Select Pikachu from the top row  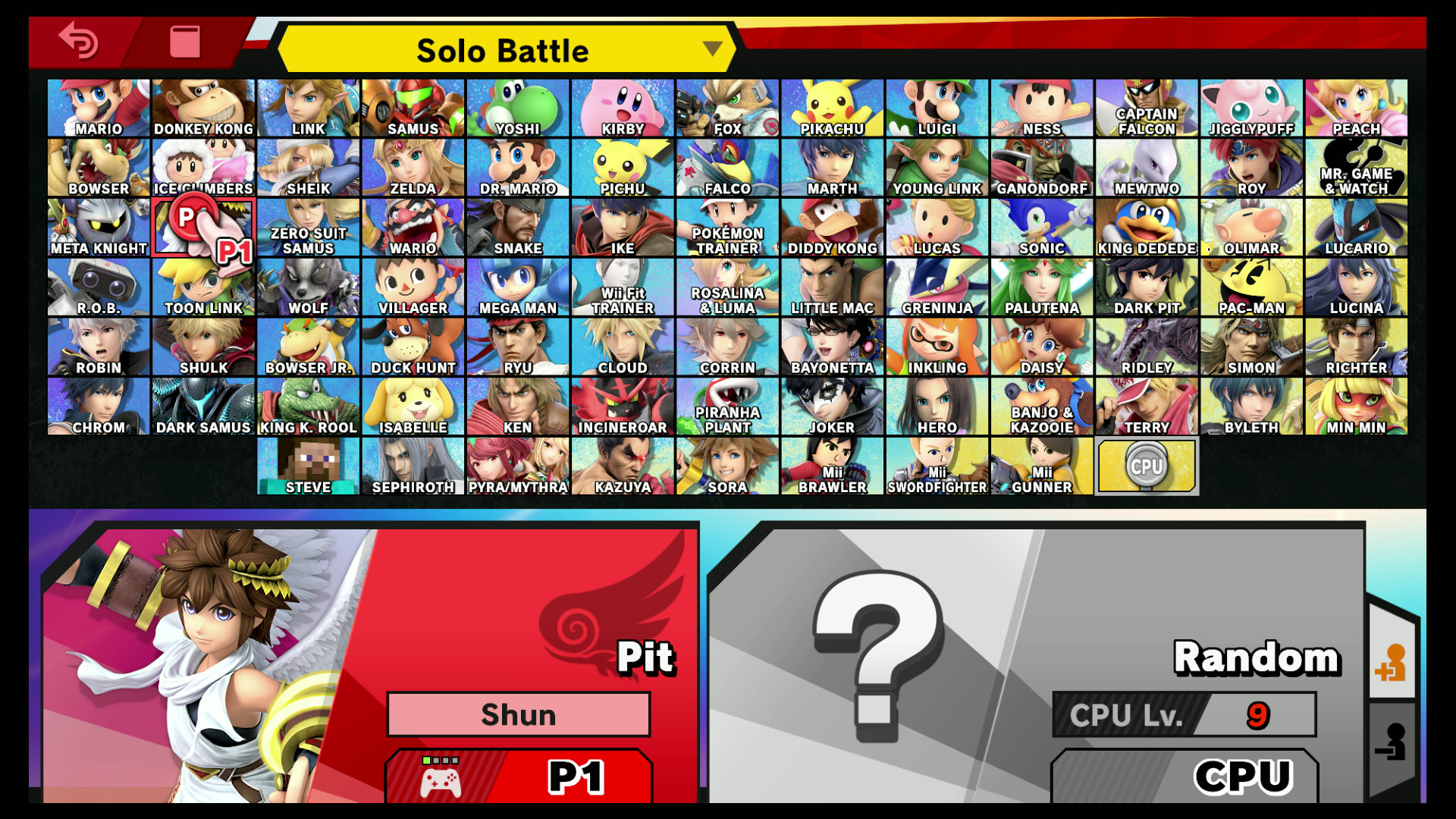tap(831, 106)
